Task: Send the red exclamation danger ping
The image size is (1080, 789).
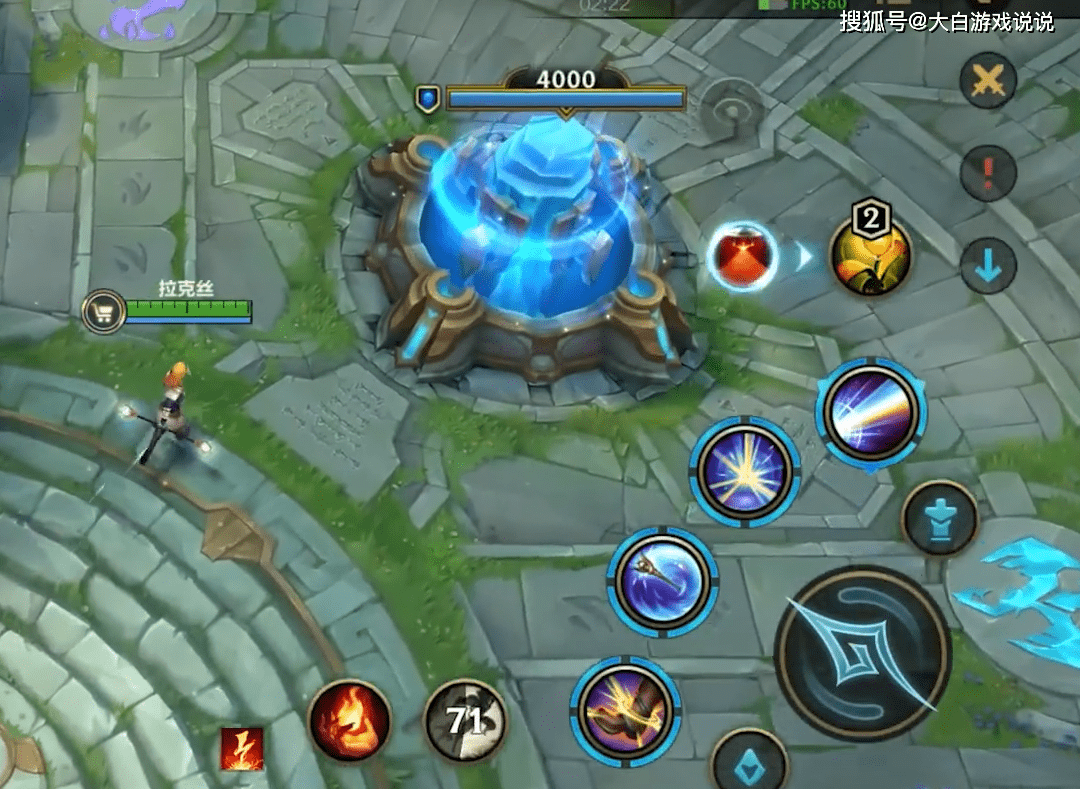Action: [988, 173]
